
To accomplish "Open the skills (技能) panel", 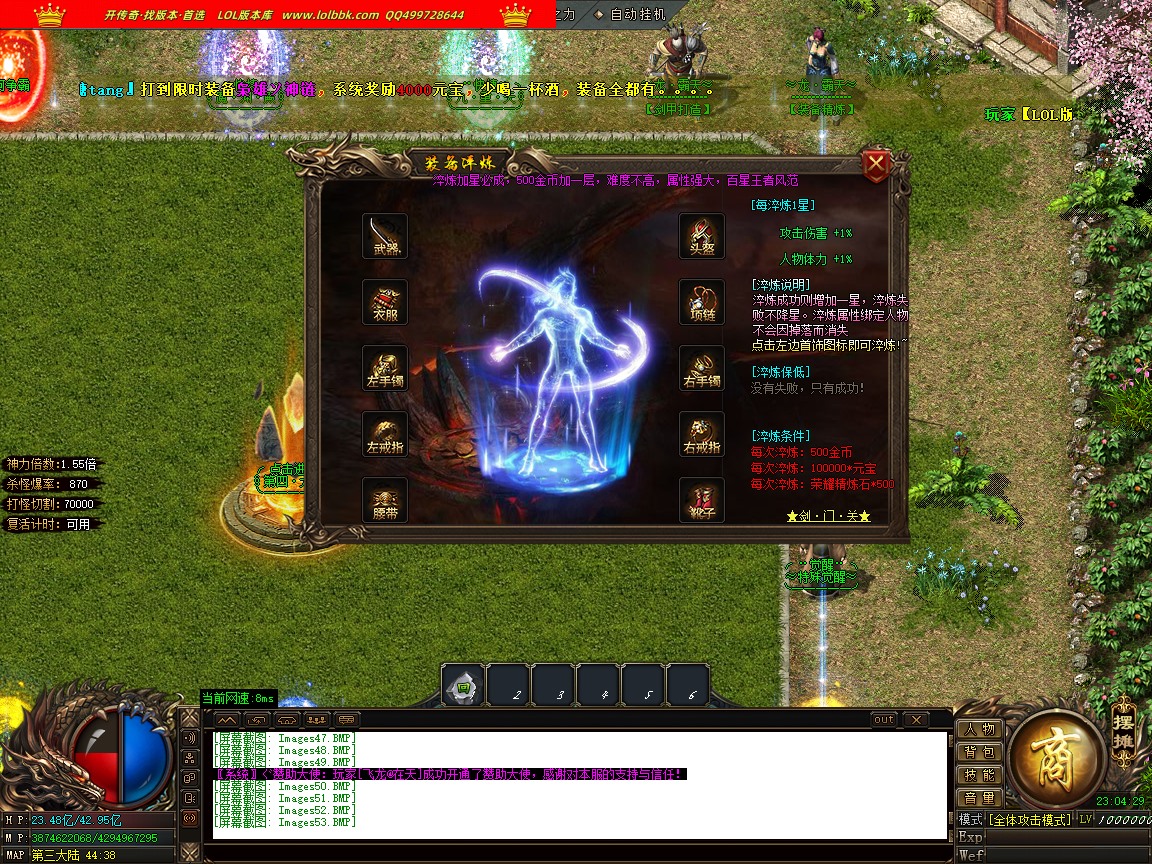I will point(979,775).
